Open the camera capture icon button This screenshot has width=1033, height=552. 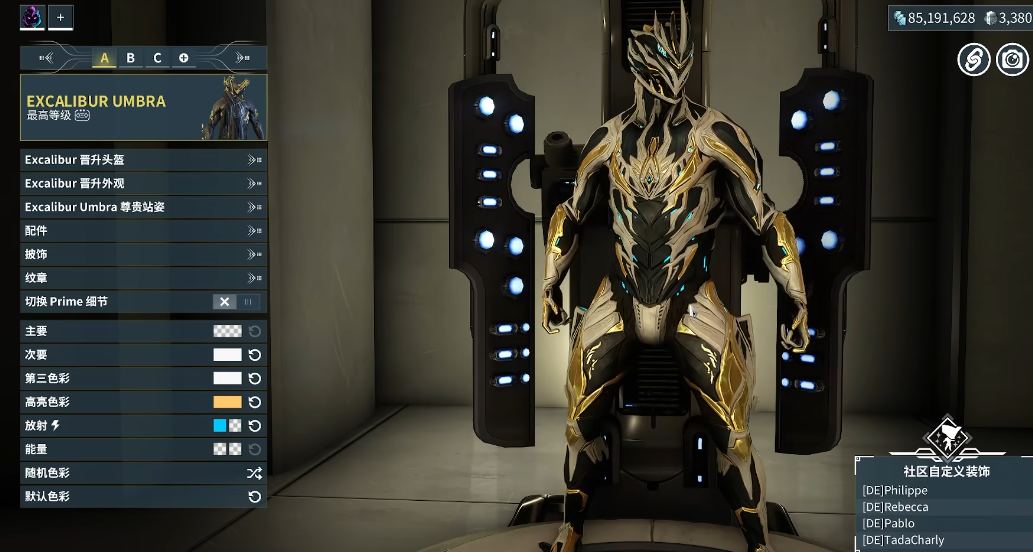coord(1012,60)
